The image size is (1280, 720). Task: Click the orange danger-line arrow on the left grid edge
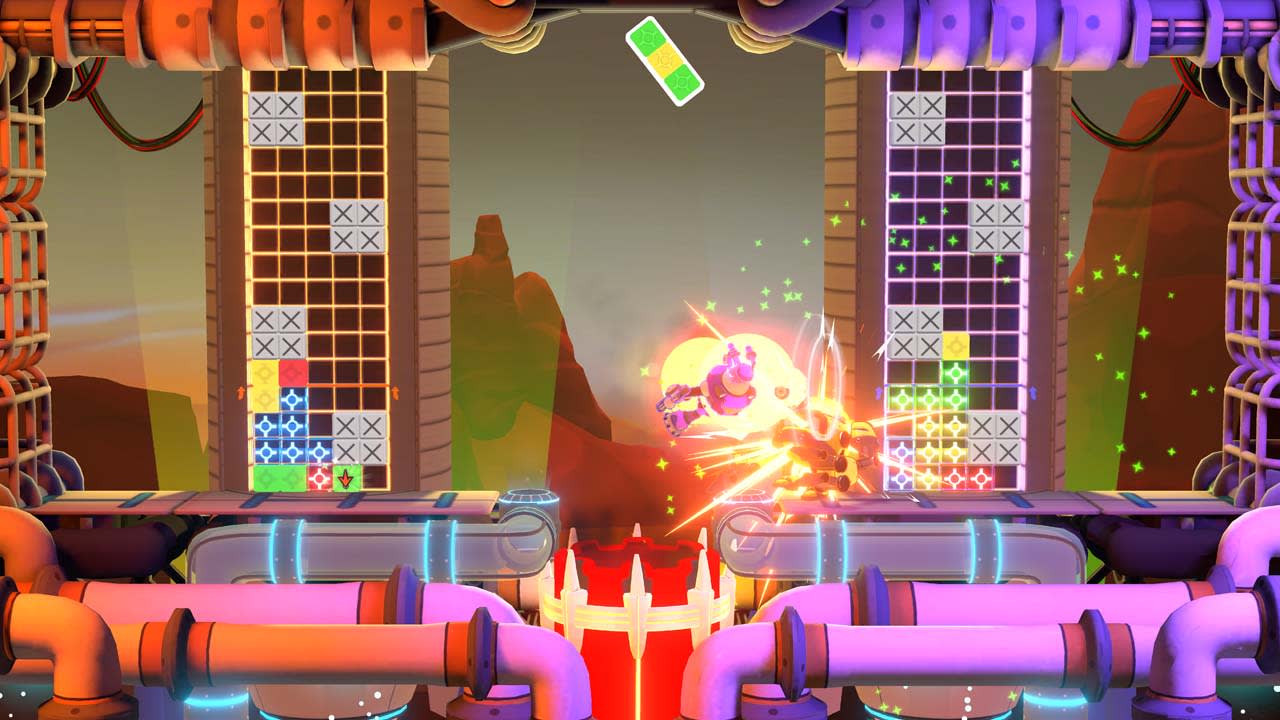click(x=241, y=392)
